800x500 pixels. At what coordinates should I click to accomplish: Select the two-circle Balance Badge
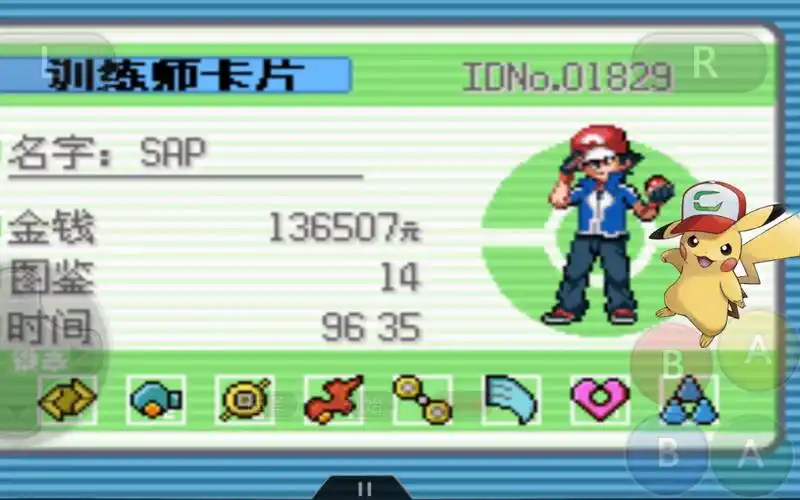[422, 400]
